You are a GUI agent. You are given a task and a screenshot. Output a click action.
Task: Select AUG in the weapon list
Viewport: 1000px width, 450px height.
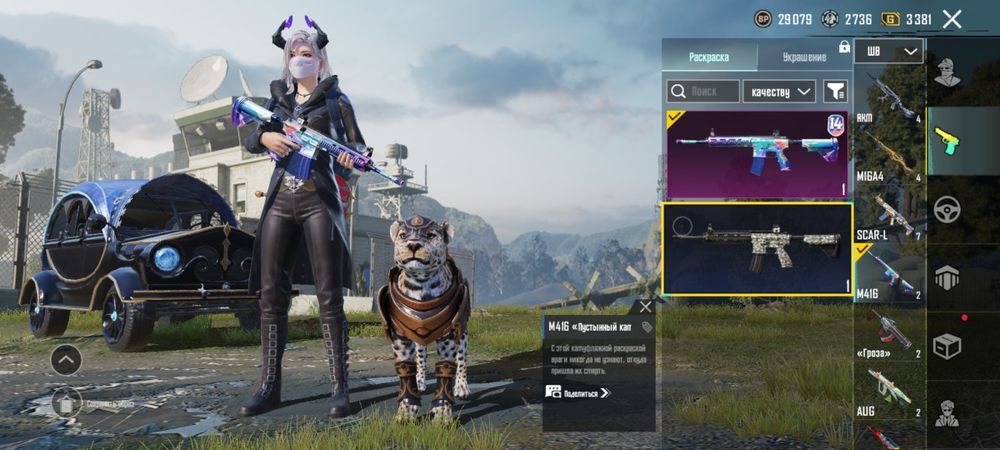pyautogui.click(x=889, y=390)
